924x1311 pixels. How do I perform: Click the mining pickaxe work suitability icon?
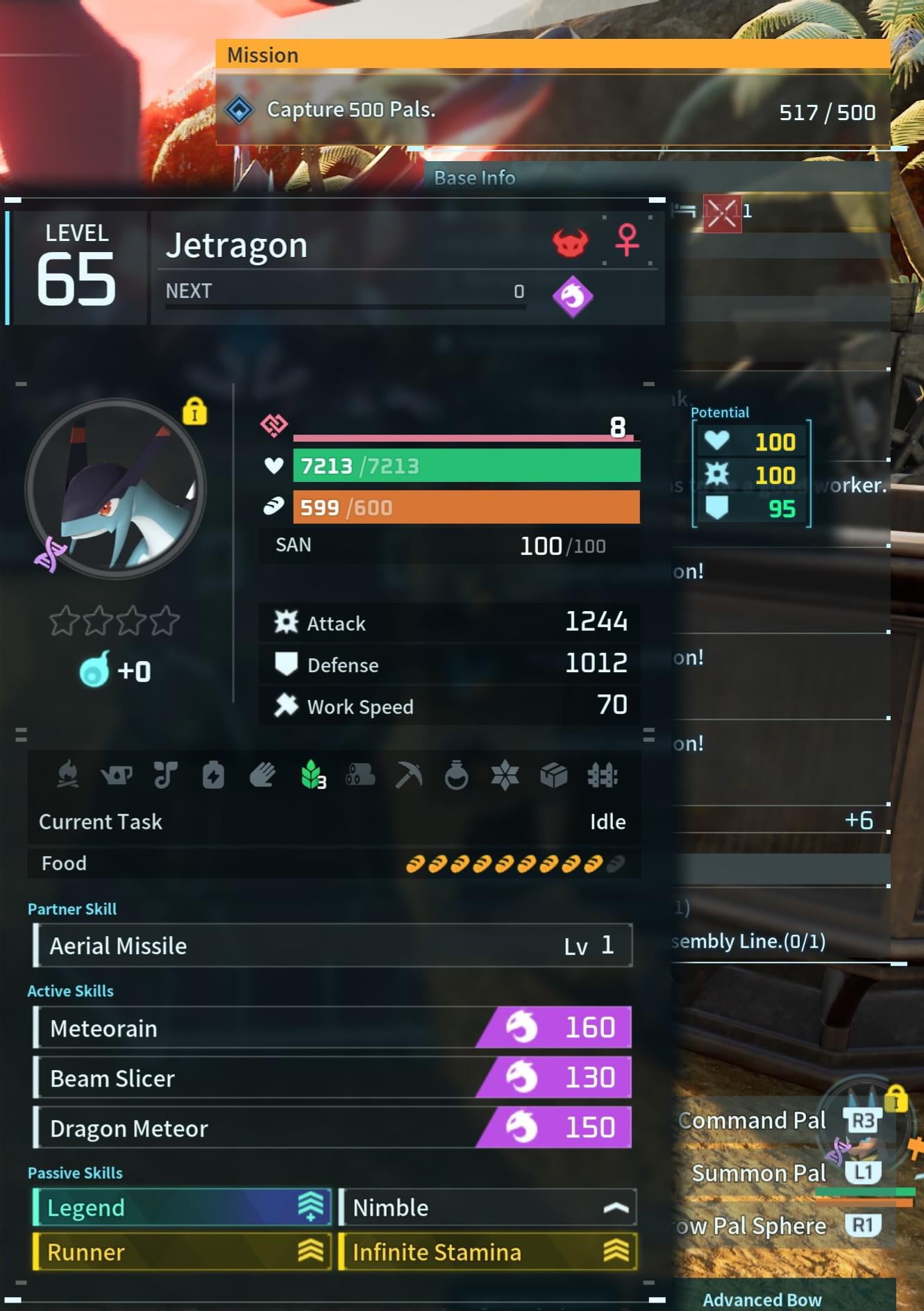coord(408,775)
